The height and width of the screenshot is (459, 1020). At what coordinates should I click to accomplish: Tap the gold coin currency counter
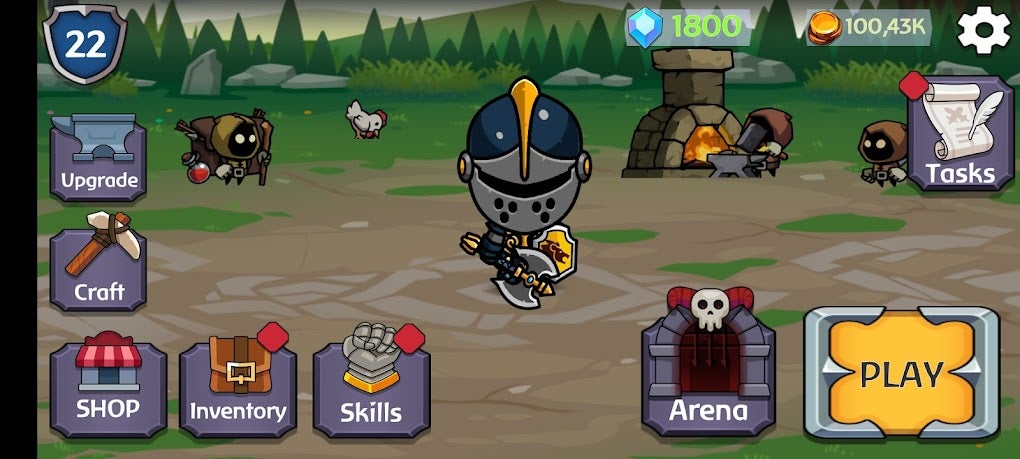(x=869, y=27)
